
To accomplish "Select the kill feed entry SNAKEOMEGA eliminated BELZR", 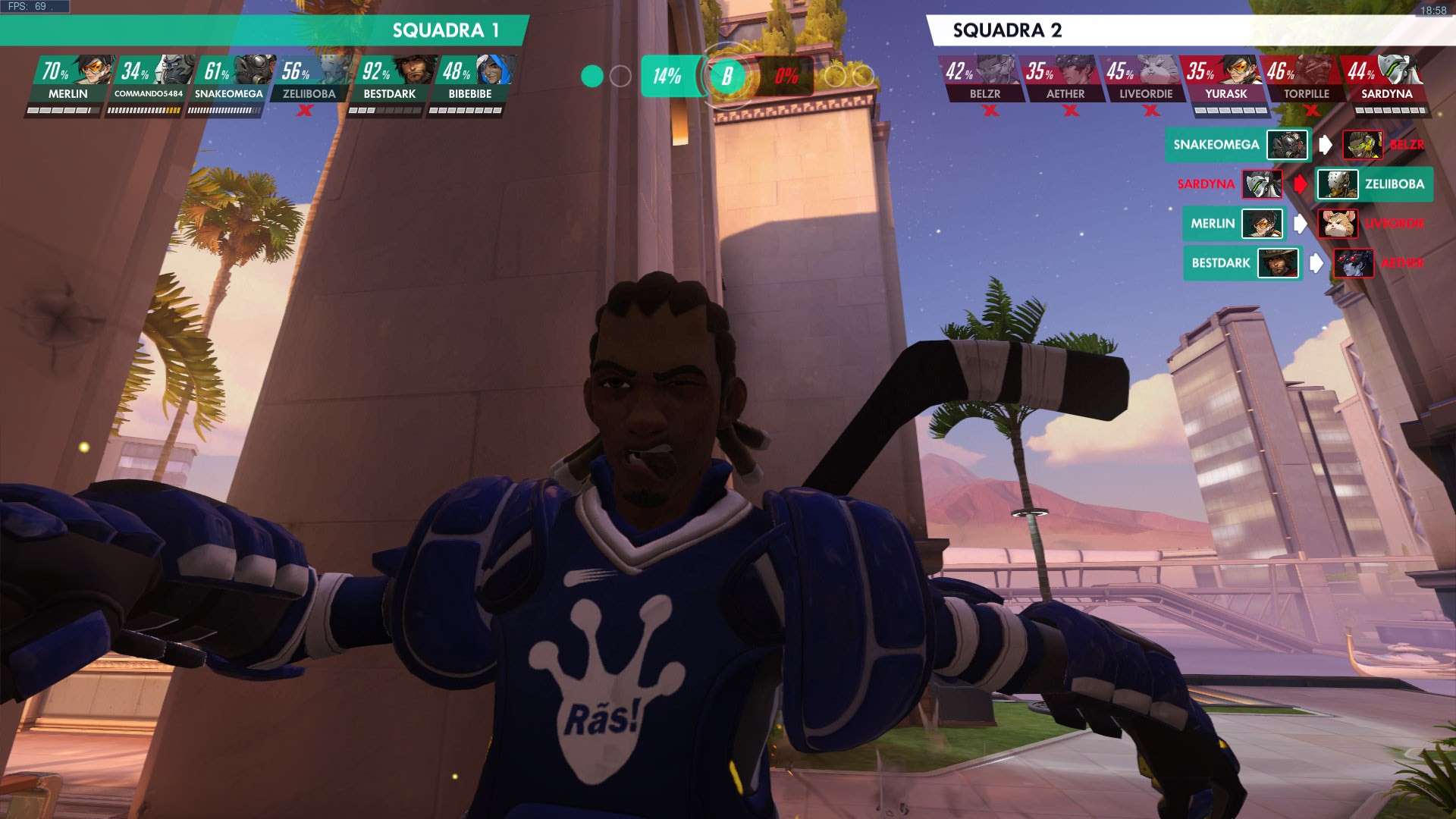I will click(1297, 145).
